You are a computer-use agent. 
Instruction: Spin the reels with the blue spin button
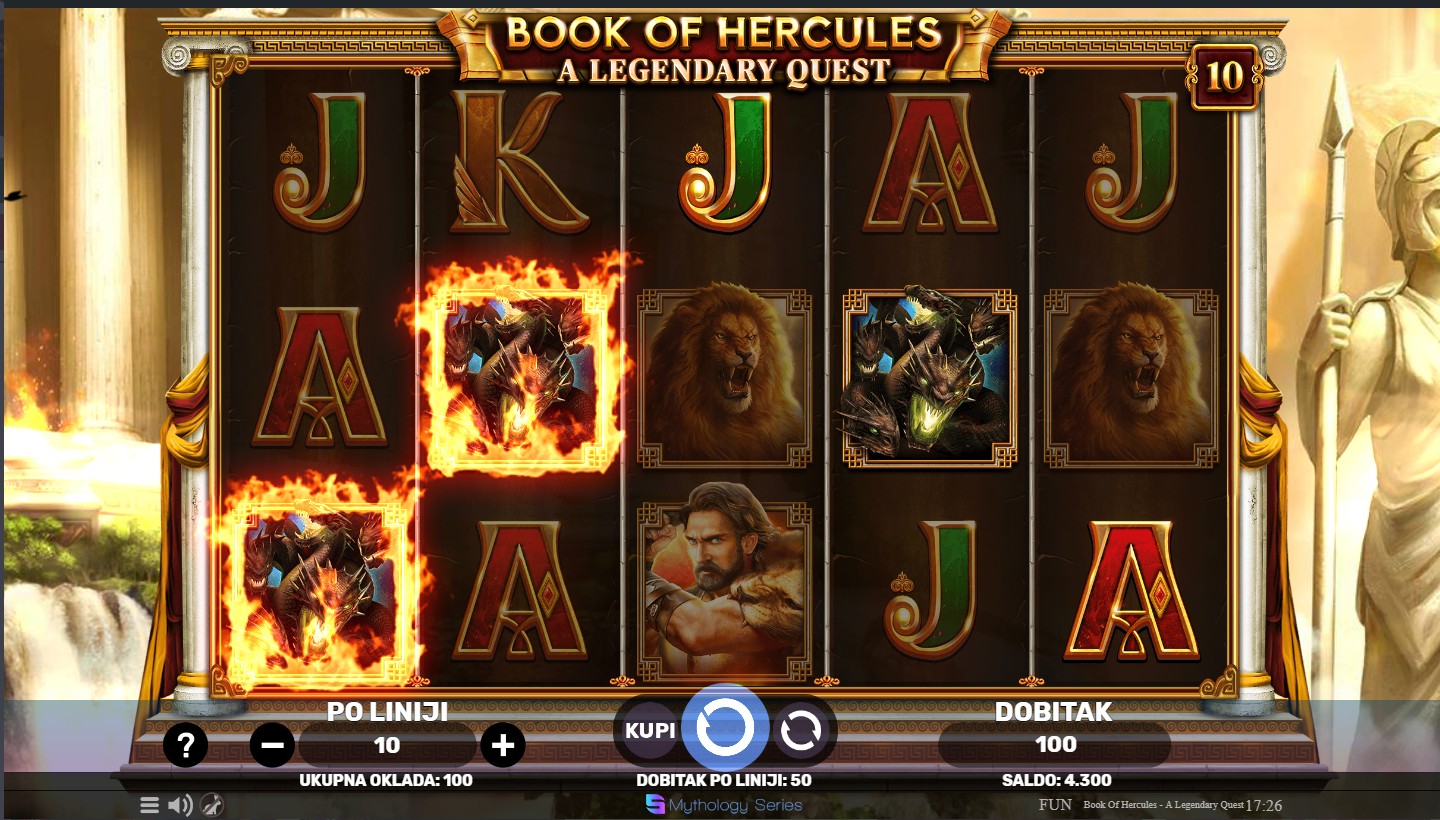pos(724,729)
